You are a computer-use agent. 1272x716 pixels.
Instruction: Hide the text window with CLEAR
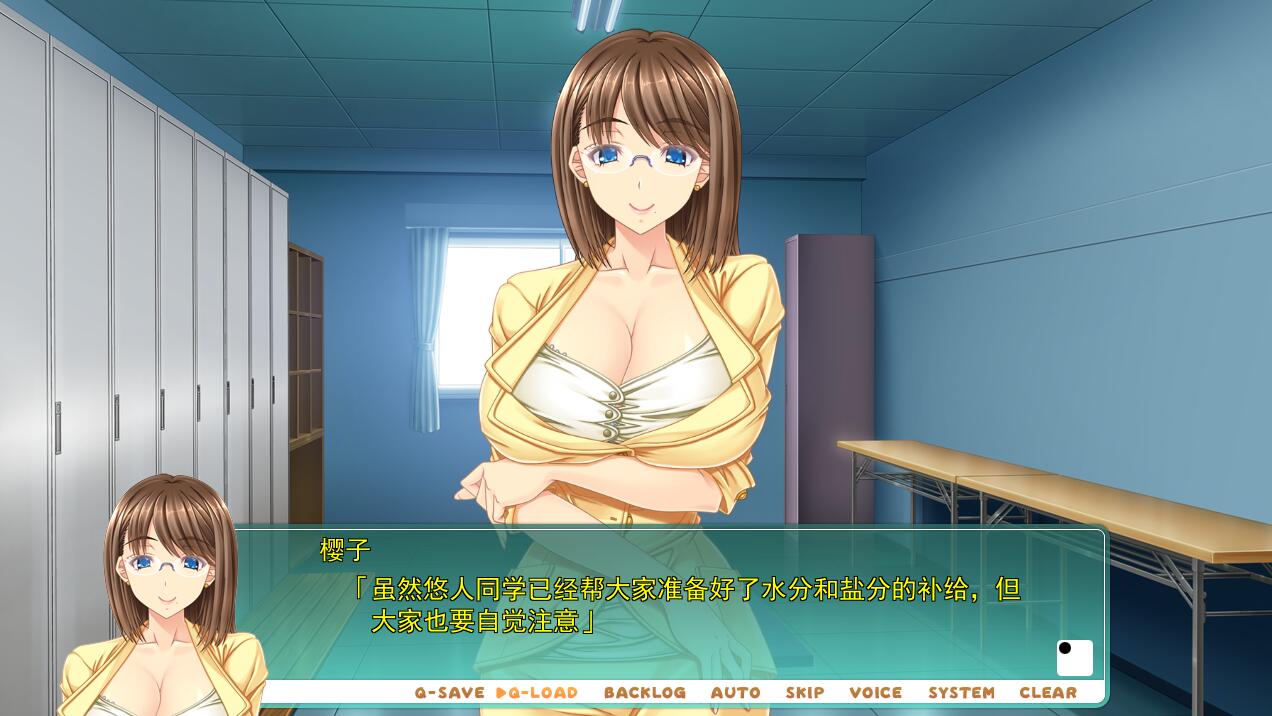click(1047, 692)
